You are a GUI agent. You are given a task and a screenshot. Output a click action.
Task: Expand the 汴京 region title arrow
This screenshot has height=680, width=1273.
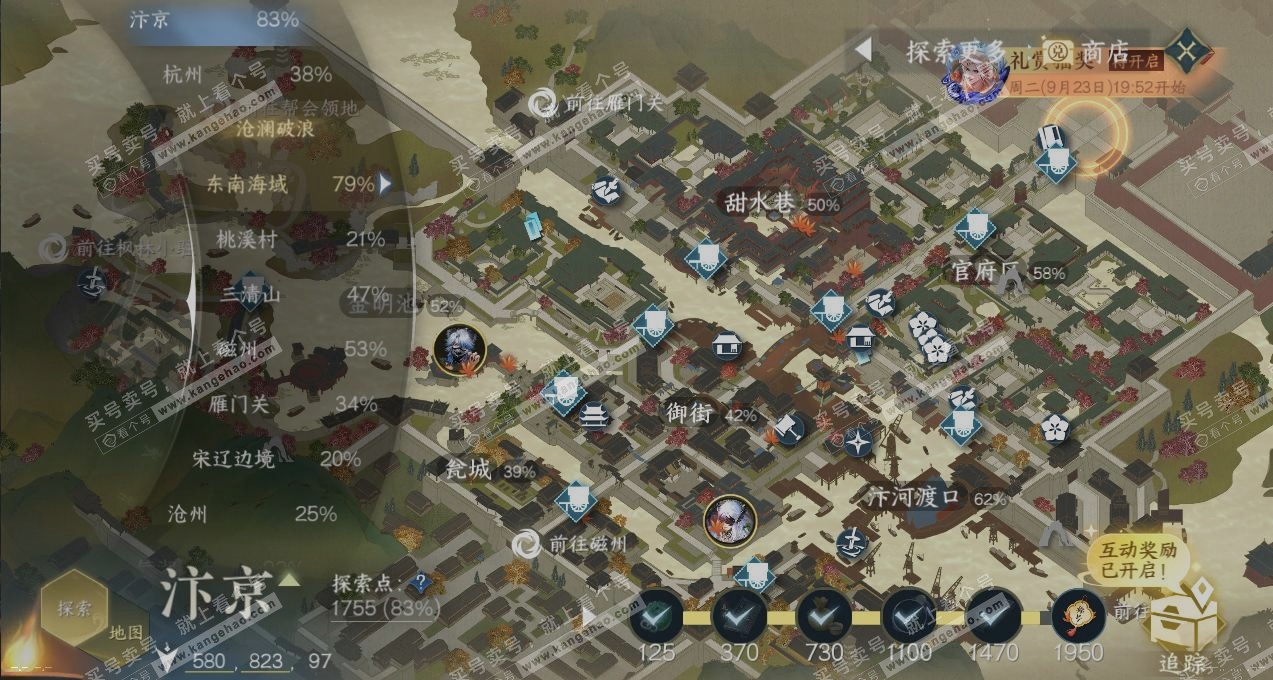[289, 580]
